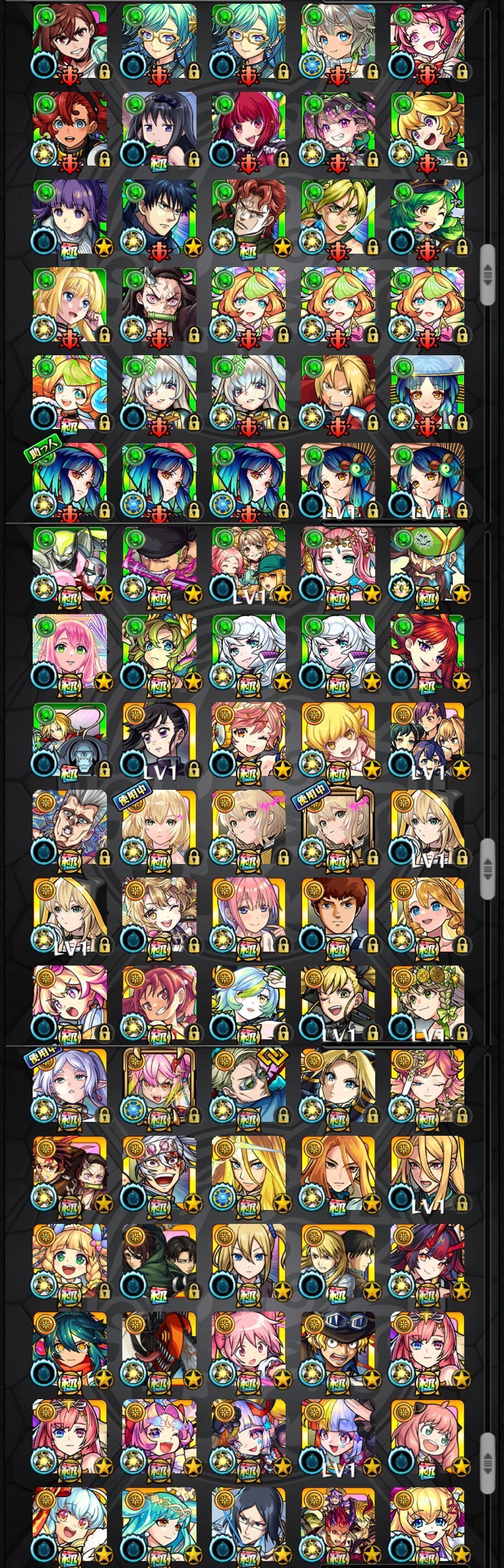Open the Tengen Uzui character tile
504x1568 pixels.
coord(159,1176)
